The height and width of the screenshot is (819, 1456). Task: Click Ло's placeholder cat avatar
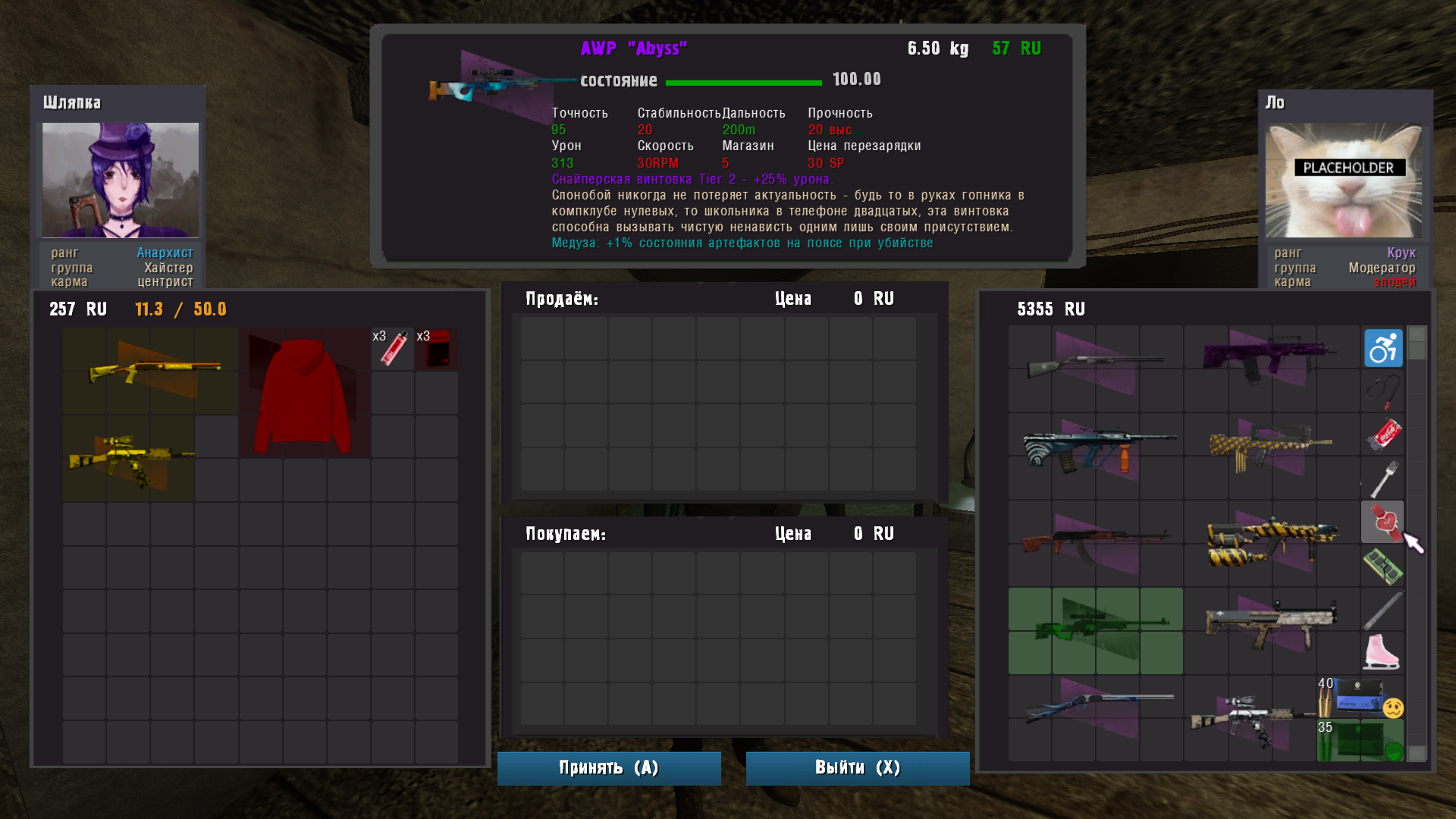(1342, 179)
